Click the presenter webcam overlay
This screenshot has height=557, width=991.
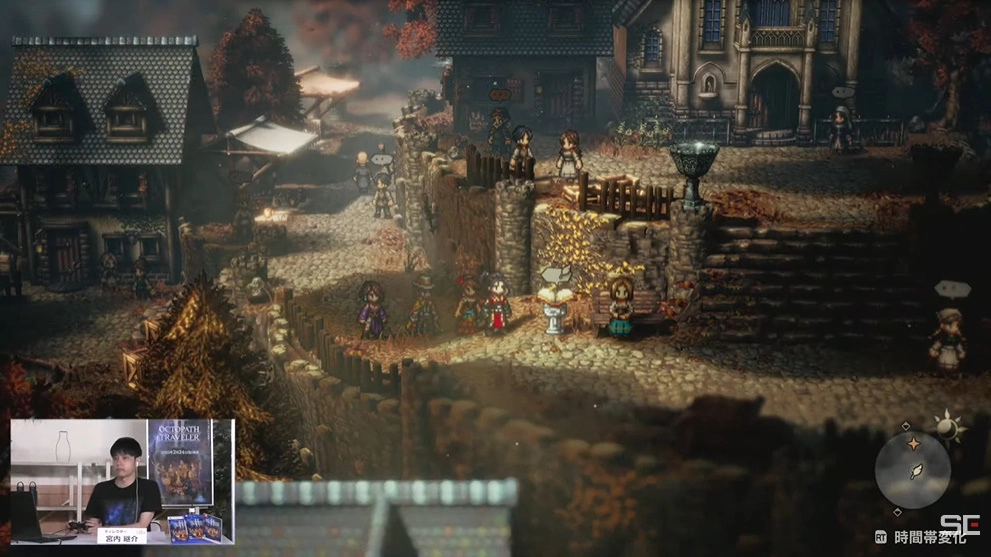click(x=122, y=482)
